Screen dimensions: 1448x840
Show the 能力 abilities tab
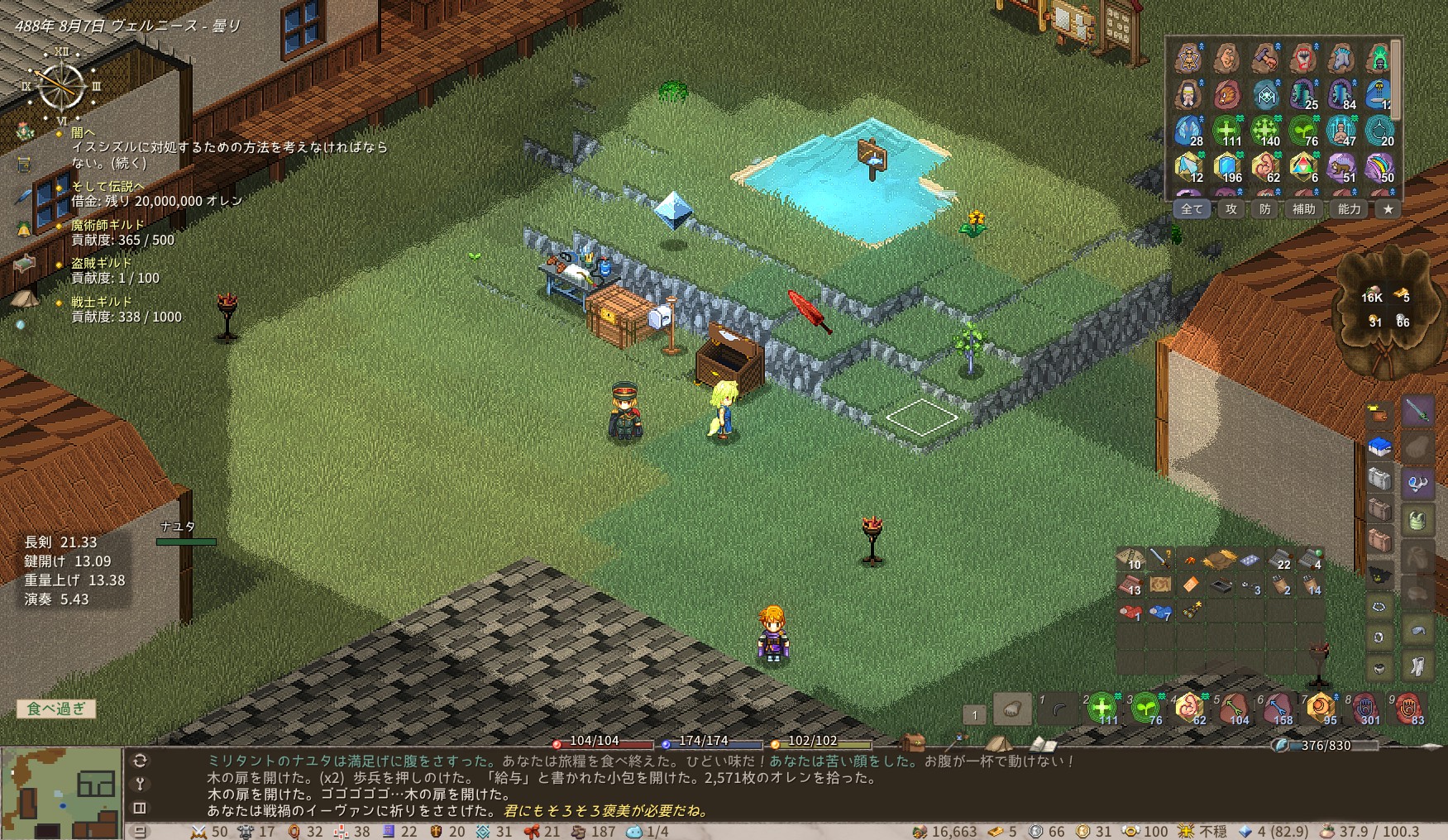click(x=1349, y=209)
